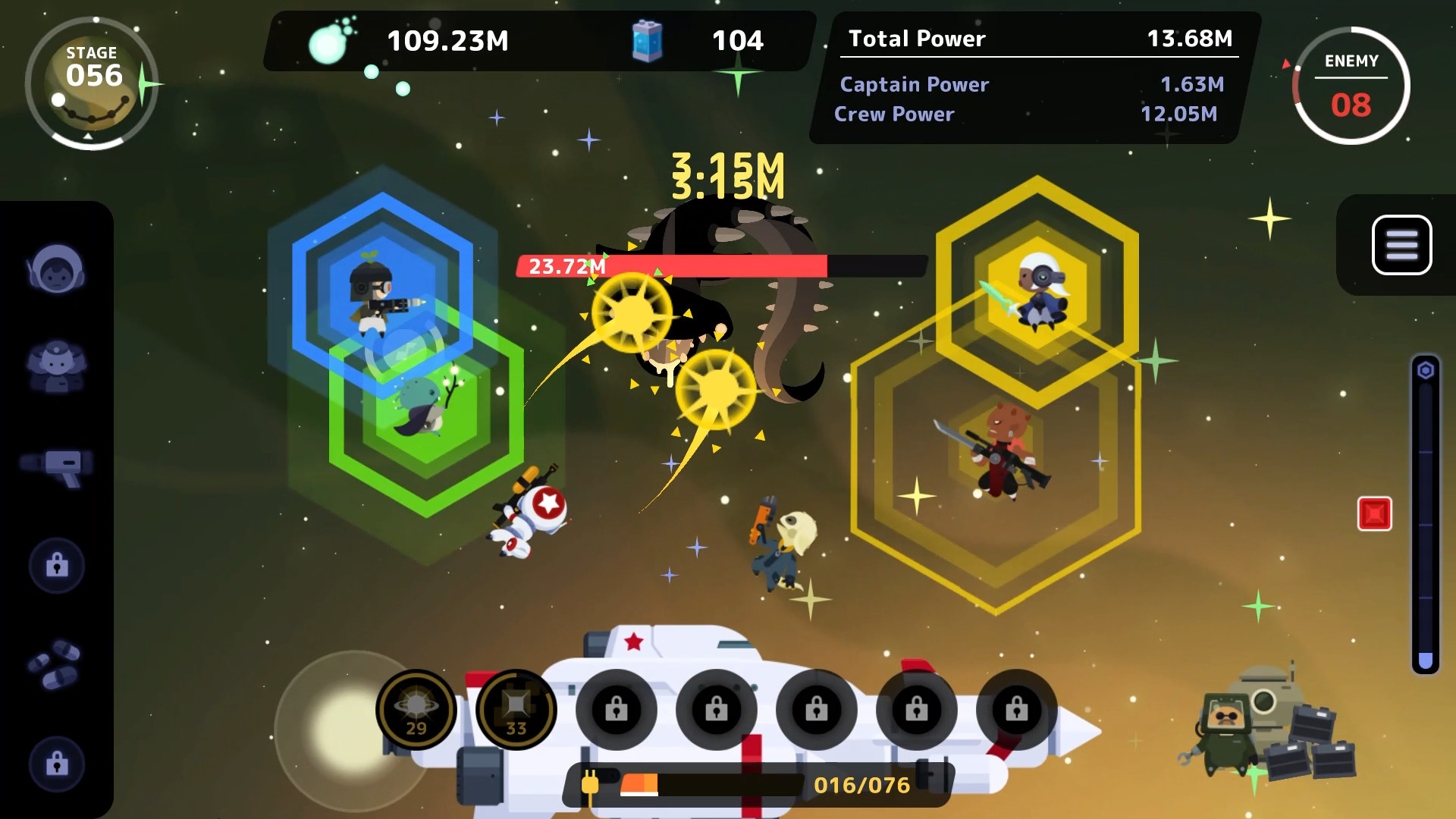Select the Weapons tab icon in sidebar
The width and height of the screenshot is (1456, 819).
pos(57,466)
